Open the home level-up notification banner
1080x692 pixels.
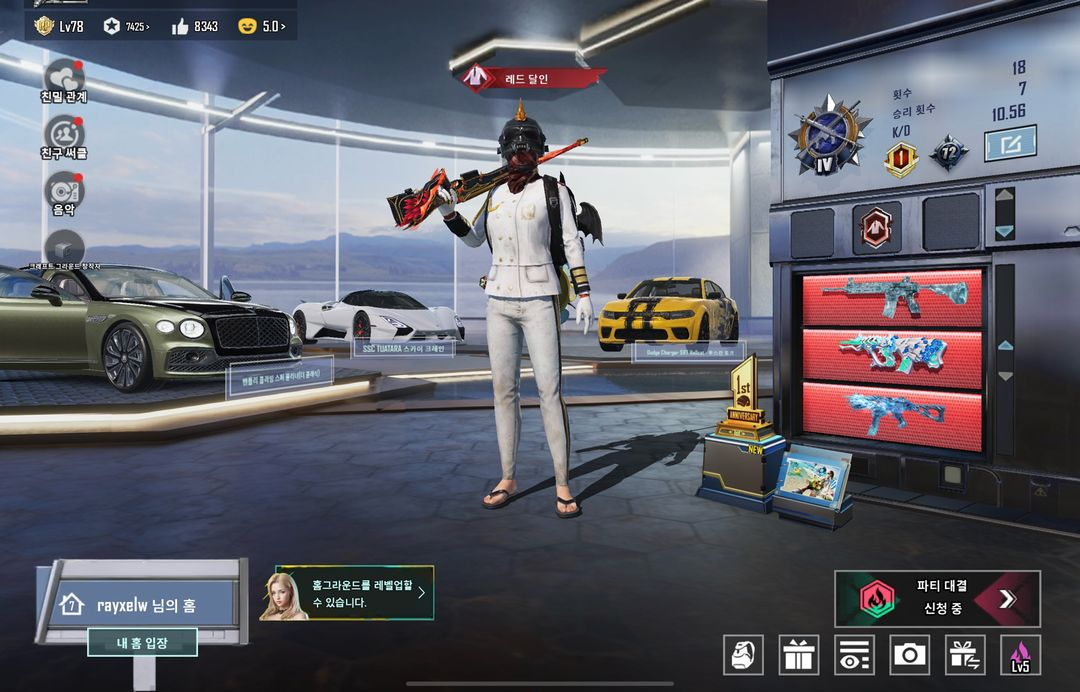tap(346, 593)
